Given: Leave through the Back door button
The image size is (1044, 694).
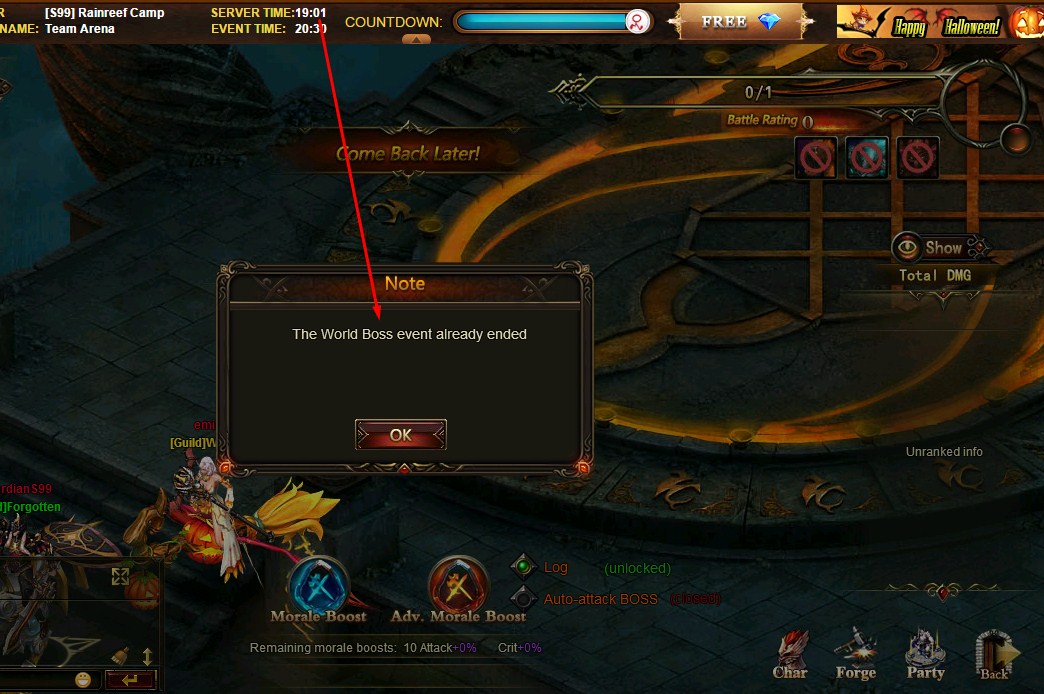Looking at the screenshot, I should (996, 653).
